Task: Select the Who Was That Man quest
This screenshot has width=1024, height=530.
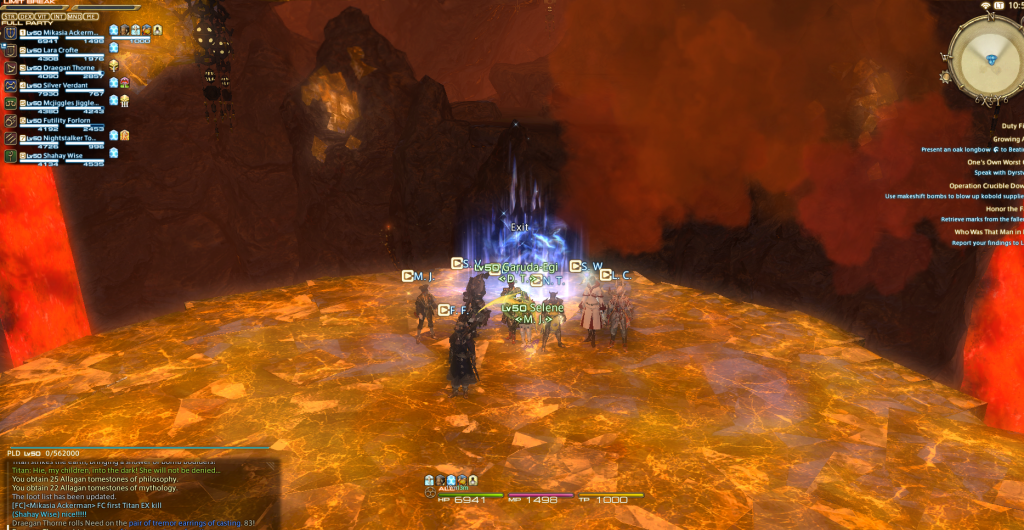Action: click(988, 232)
